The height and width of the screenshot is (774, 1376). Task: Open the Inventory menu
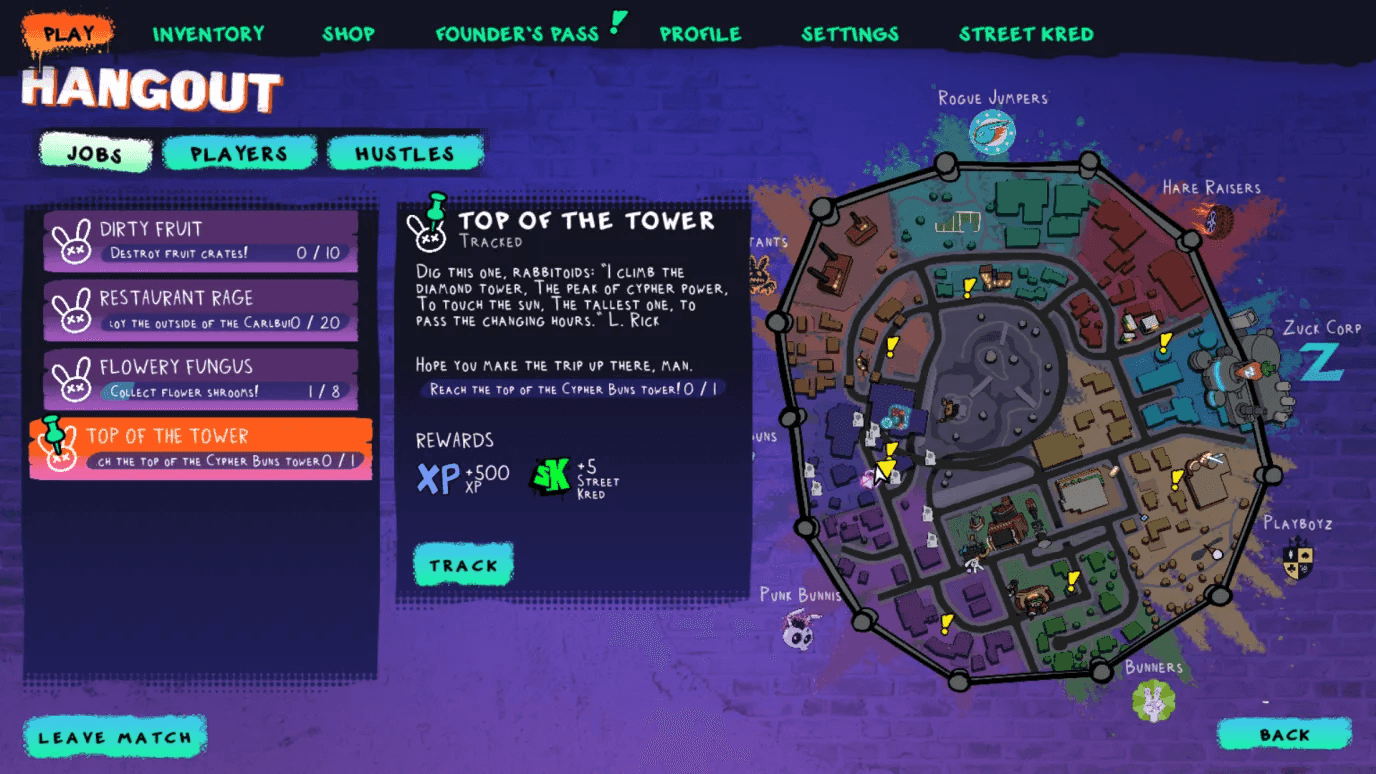click(208, 34)
